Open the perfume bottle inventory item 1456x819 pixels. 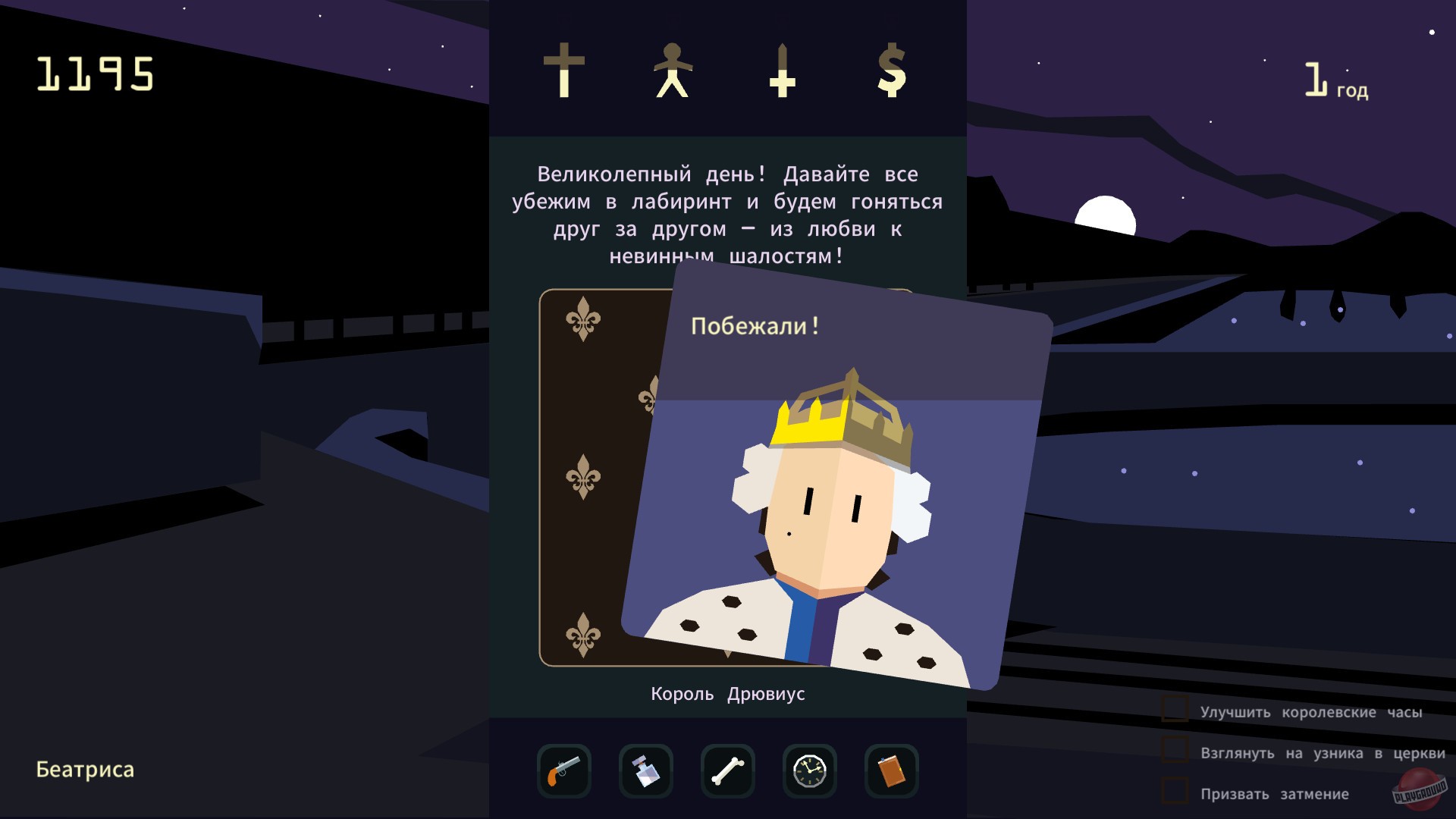coord(646,771)
